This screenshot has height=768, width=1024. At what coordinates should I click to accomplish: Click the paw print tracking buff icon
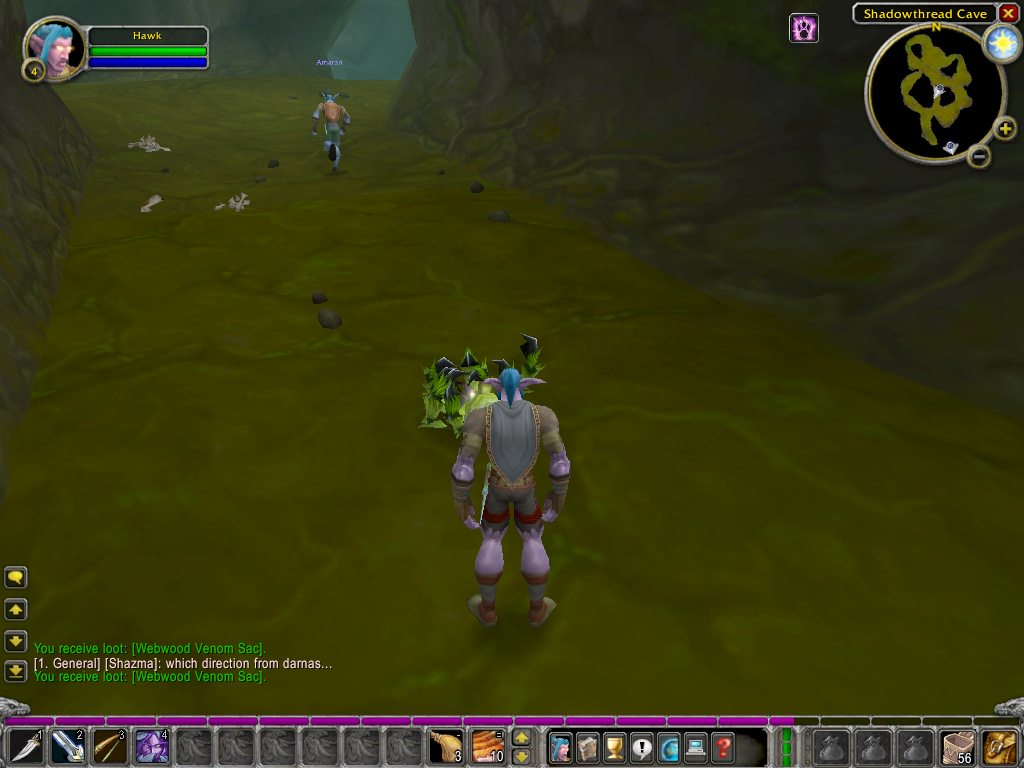point(804,28)
